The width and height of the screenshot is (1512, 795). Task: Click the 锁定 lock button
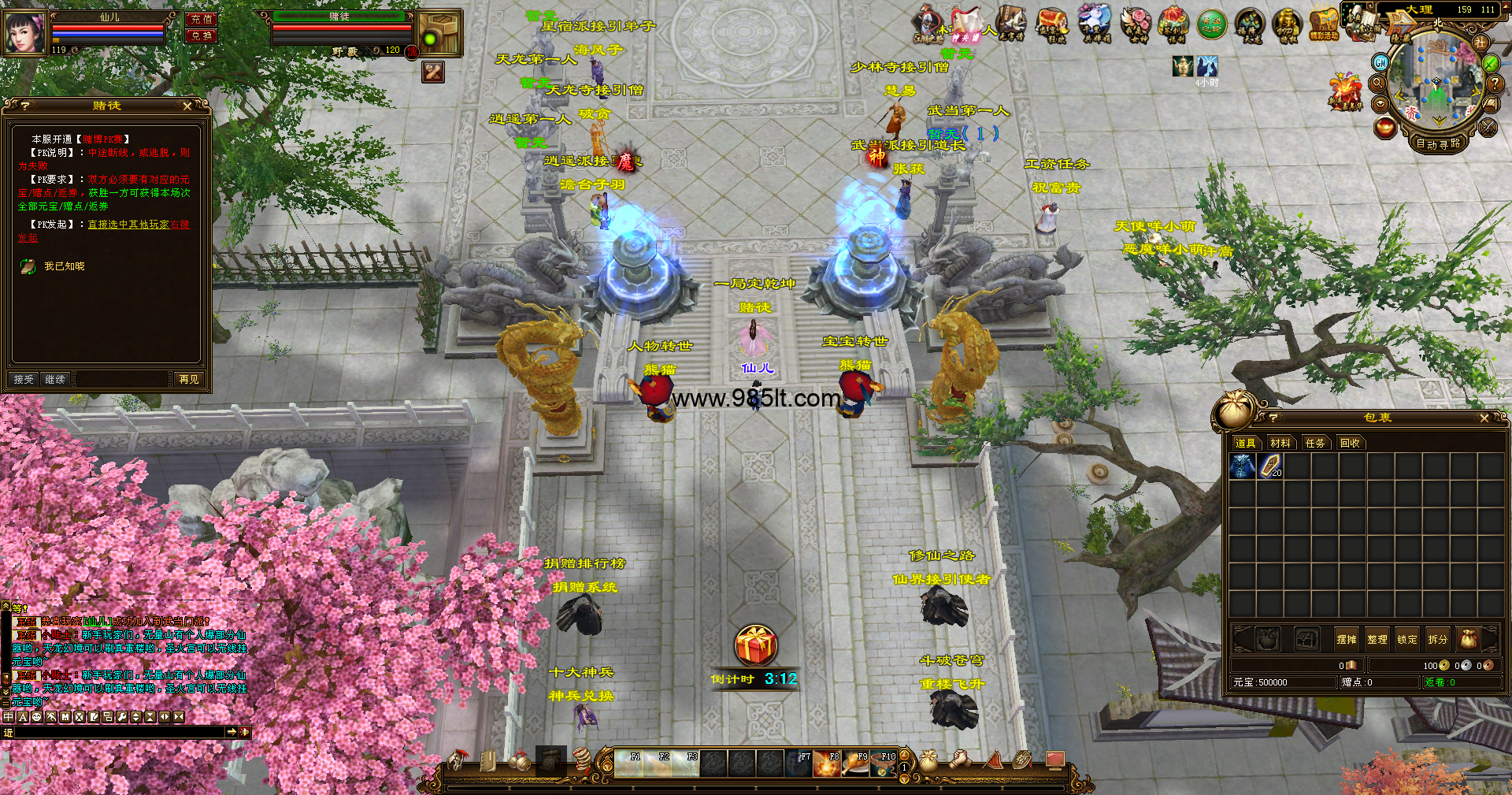click(x=1407, y=639)
